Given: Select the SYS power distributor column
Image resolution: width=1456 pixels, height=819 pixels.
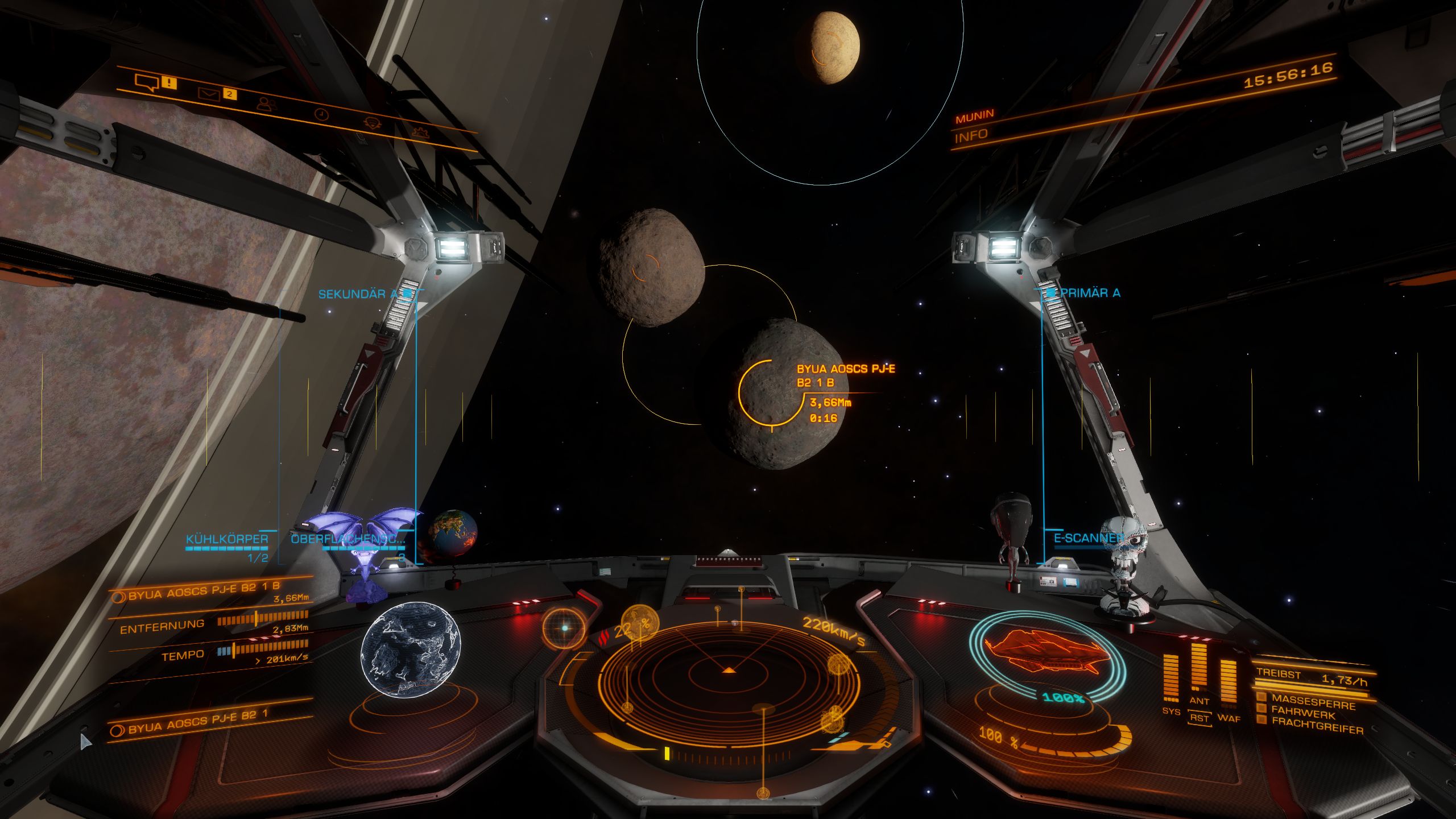Looking at the screenshot, I should coord(1171,680).
